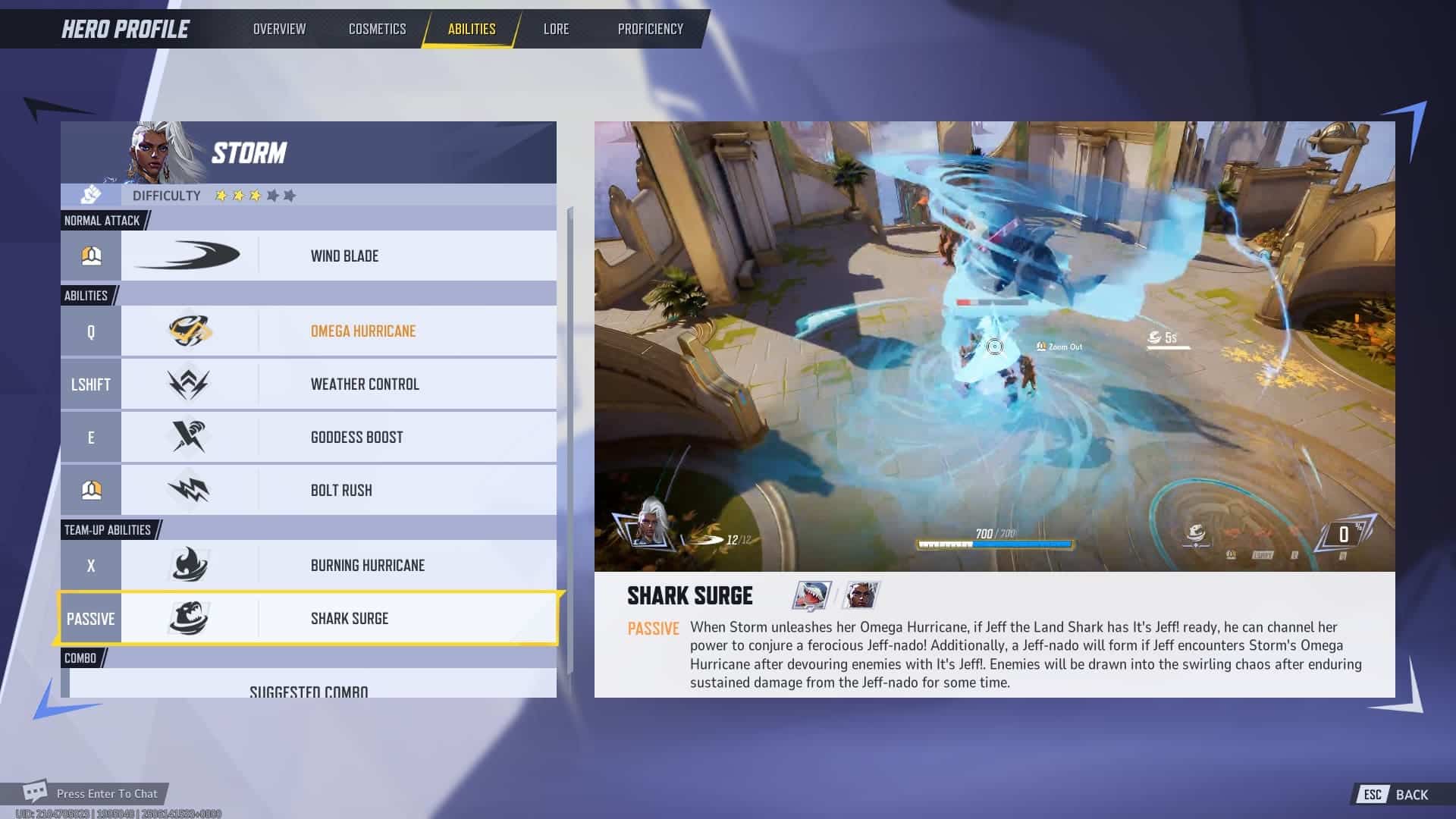Open the Cosmetics tab

click(x=377, y=29)
